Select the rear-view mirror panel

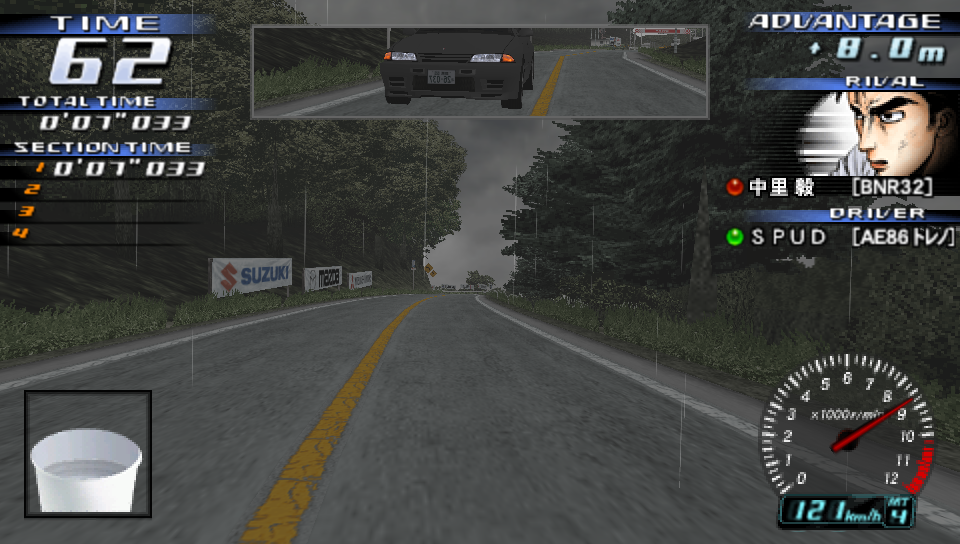[x=480, y=71]
